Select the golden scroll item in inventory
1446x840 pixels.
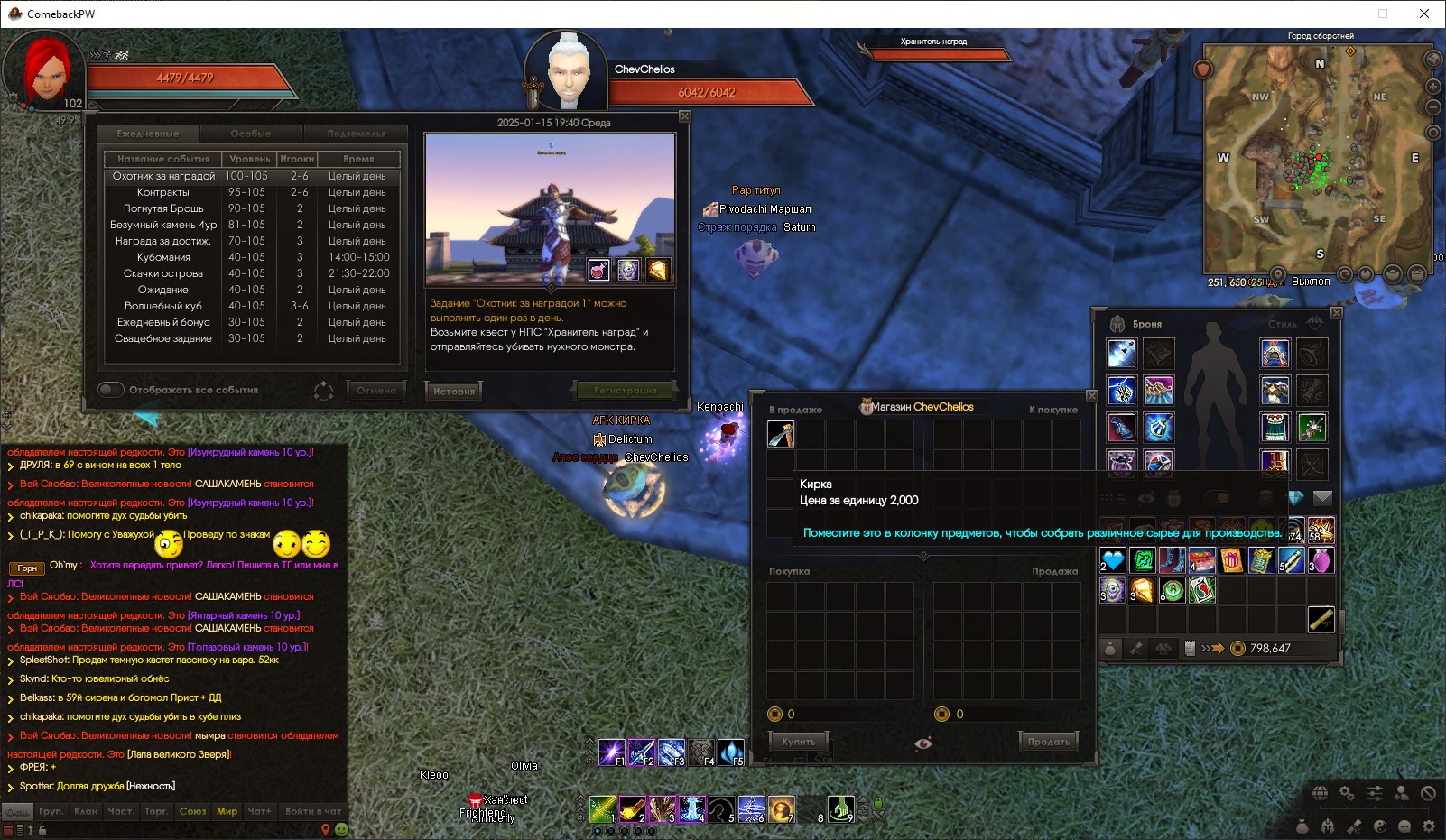[x=1321, y=620]
